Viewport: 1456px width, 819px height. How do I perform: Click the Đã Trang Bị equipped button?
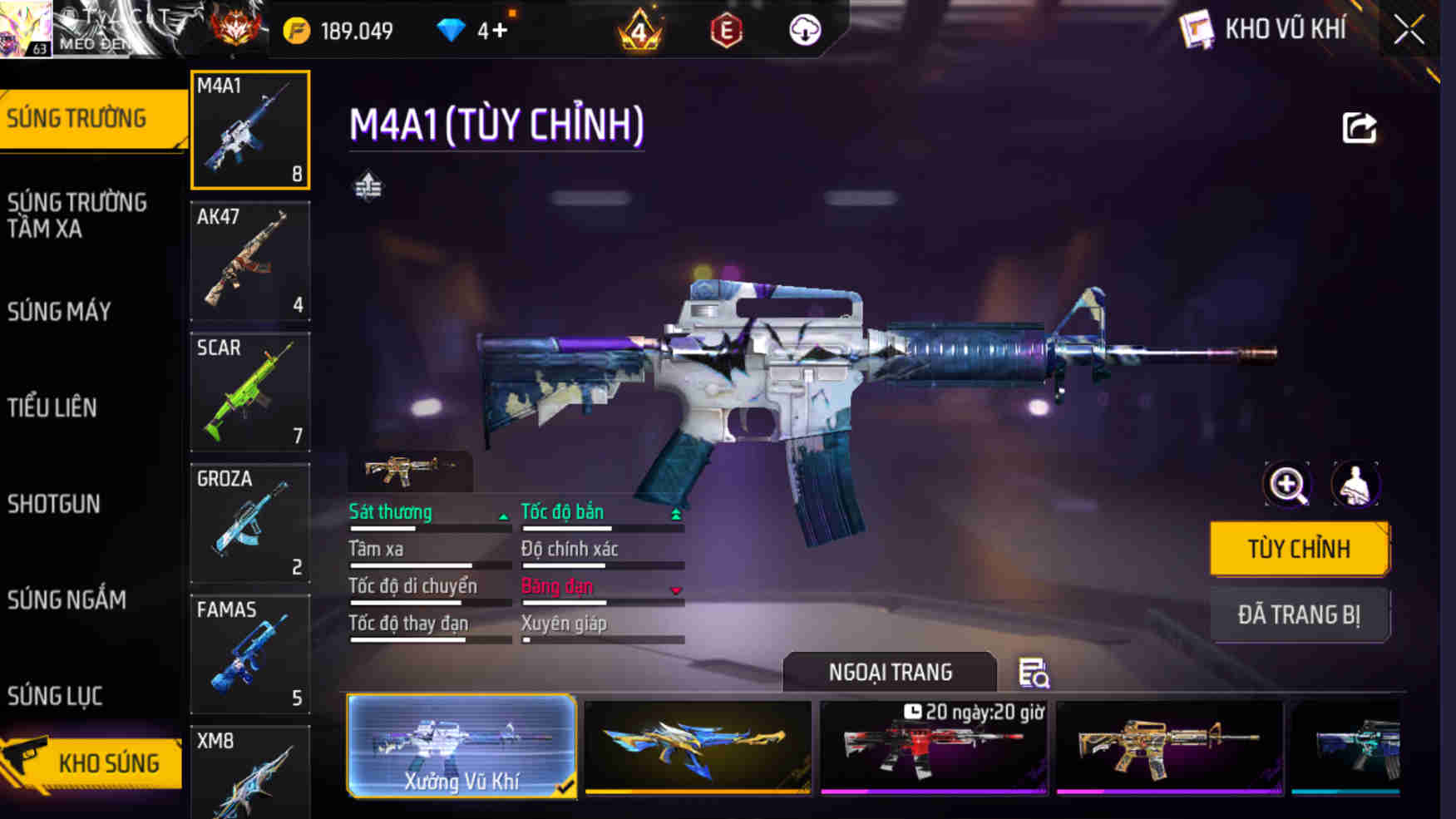[x=1299, y=615]
